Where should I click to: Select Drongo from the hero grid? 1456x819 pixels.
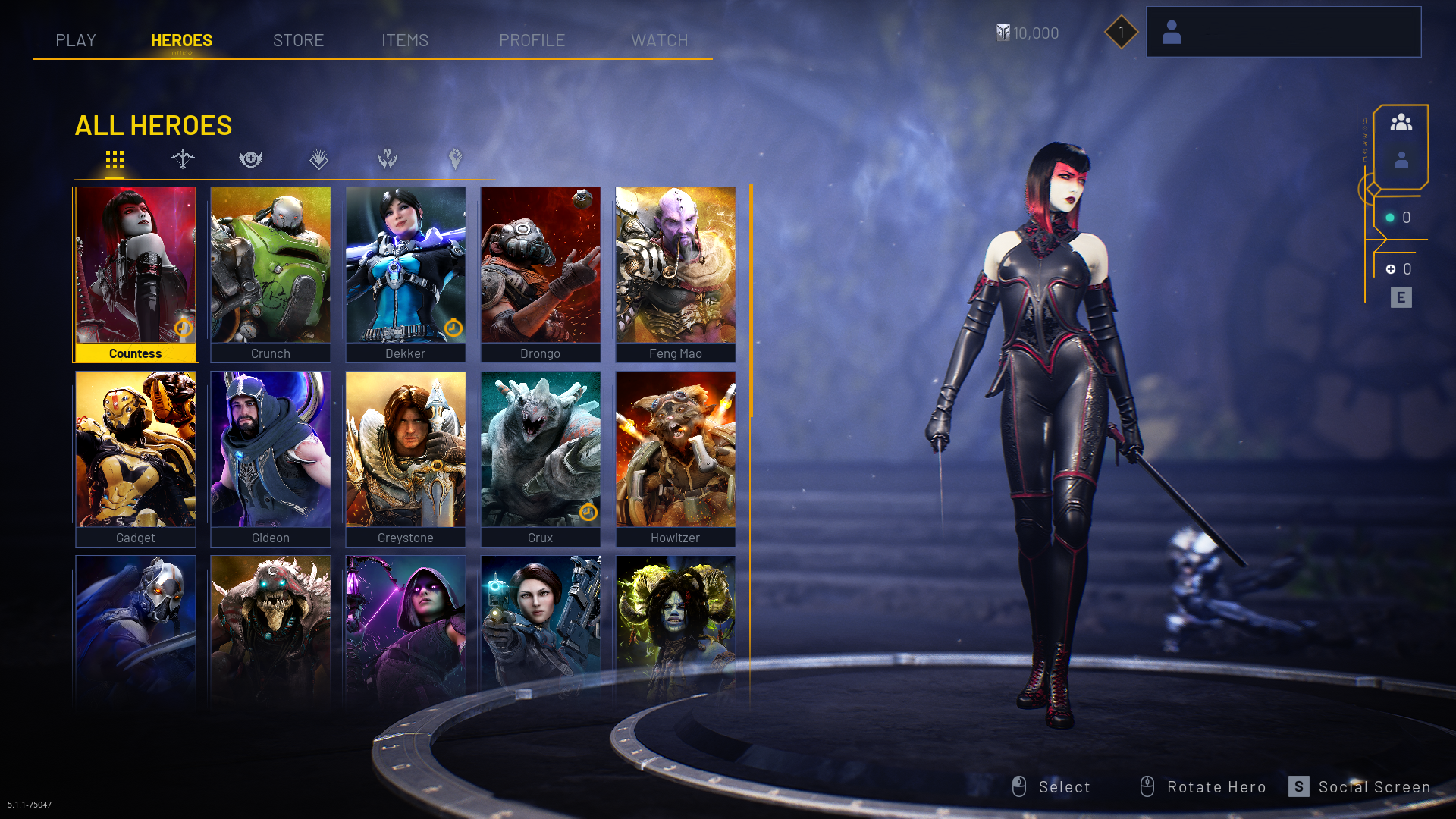[541, 274]
